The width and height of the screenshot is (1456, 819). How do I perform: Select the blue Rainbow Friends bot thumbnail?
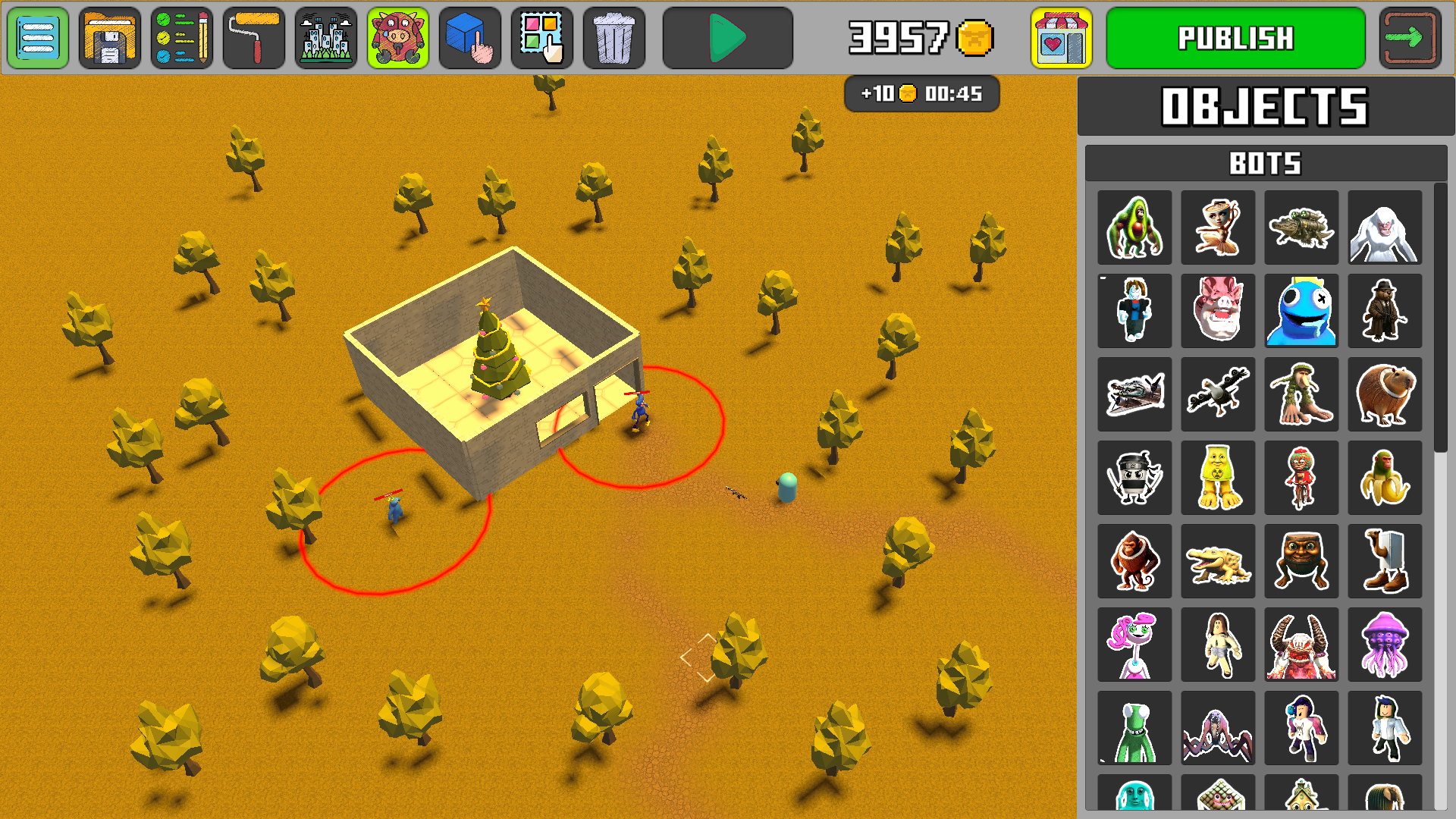point(1301,310)
